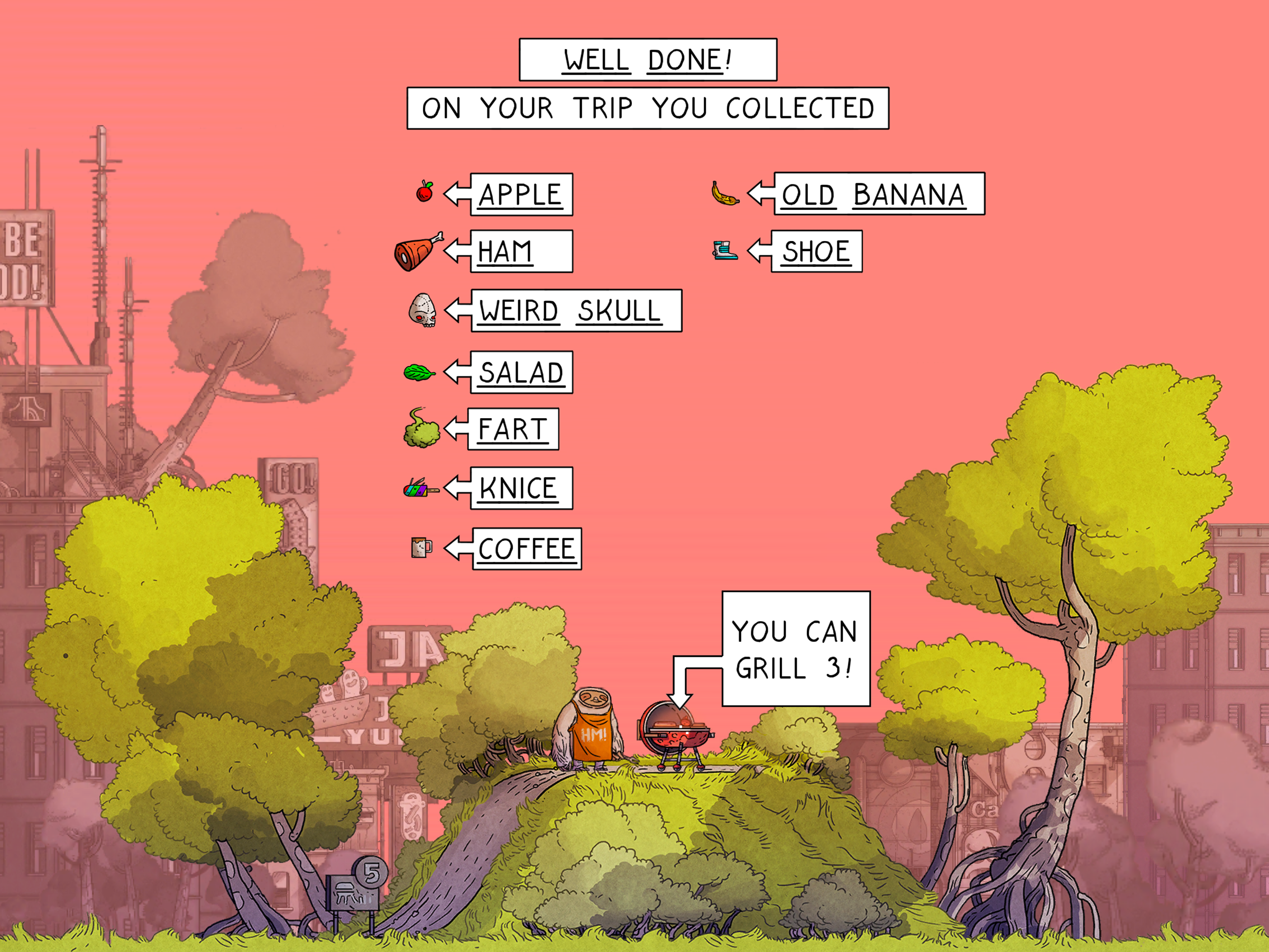Image resolution: width=1269 pixels, height=952 pixels.
Task: Click the KNICE label
Action: [x=520, y=488]
